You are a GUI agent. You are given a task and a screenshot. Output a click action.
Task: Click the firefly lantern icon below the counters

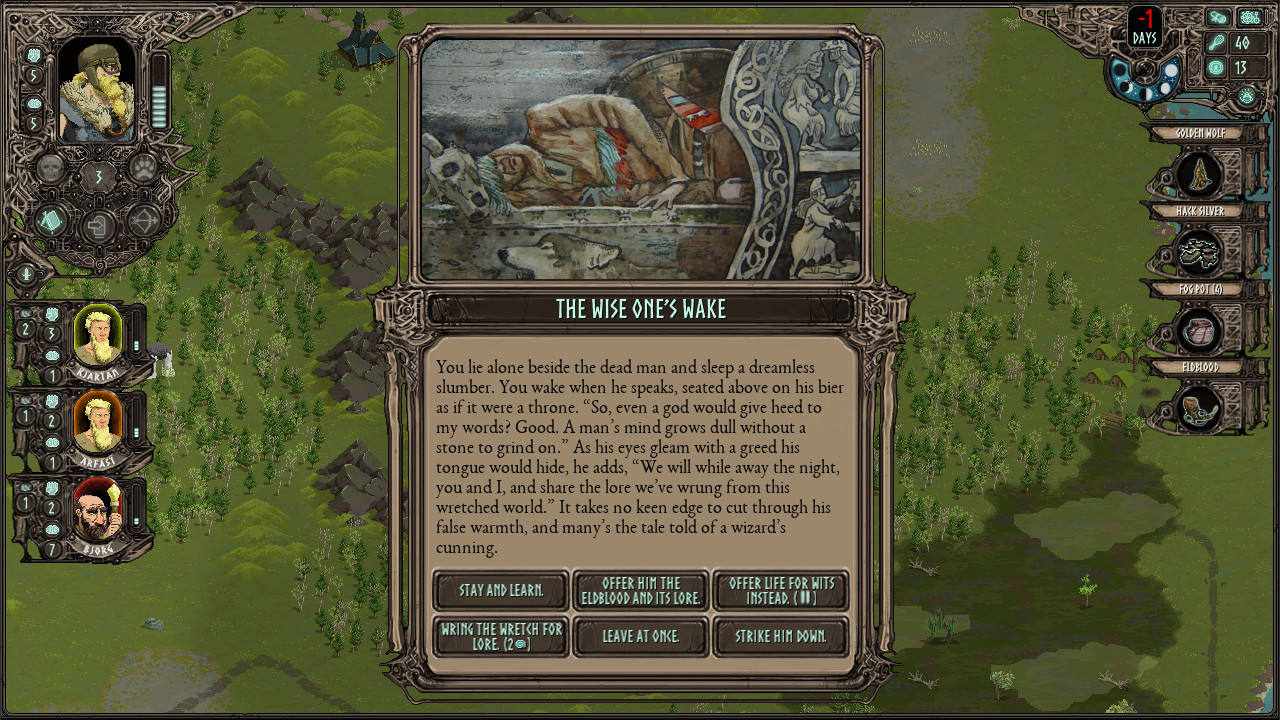click(x=1247, y=95)
